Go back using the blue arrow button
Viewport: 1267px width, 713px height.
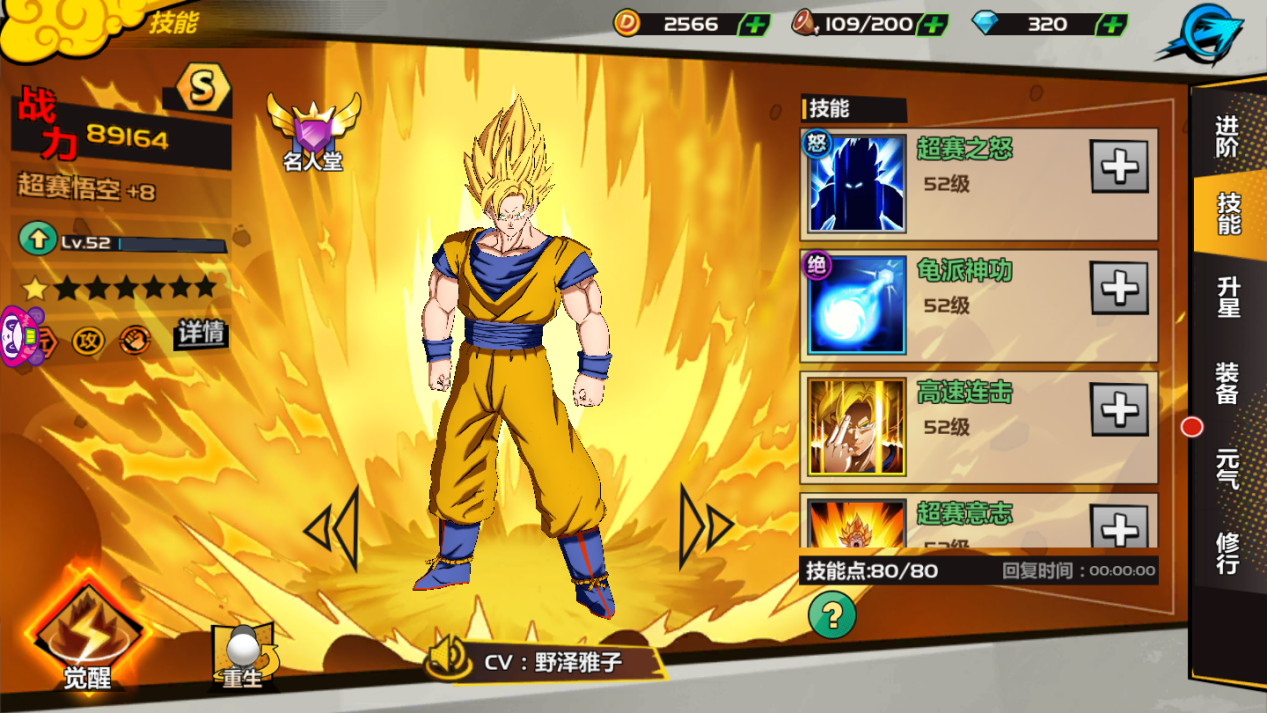click(1200, 32)
